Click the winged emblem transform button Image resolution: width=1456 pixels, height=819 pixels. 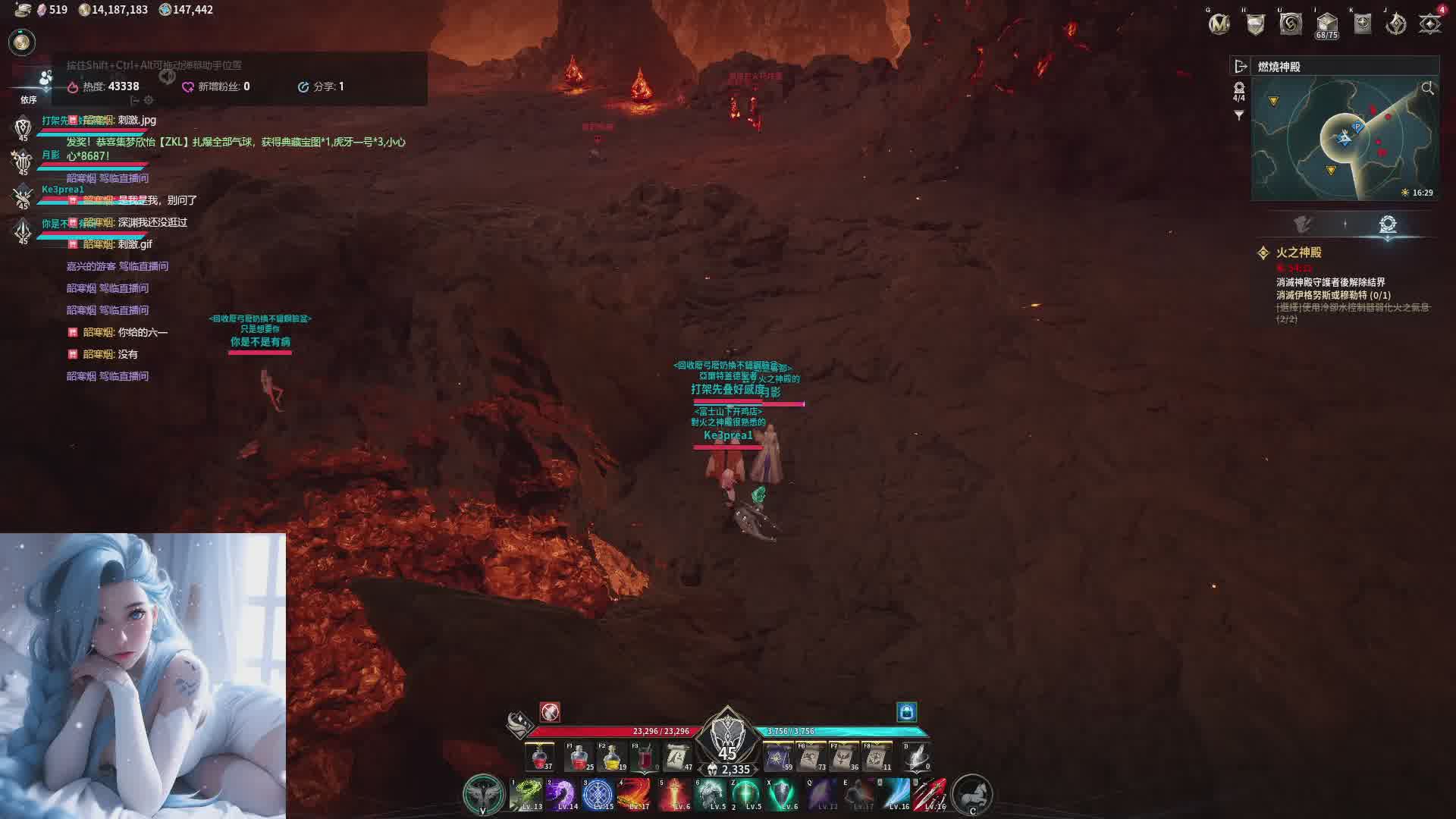tap(484, 794)
